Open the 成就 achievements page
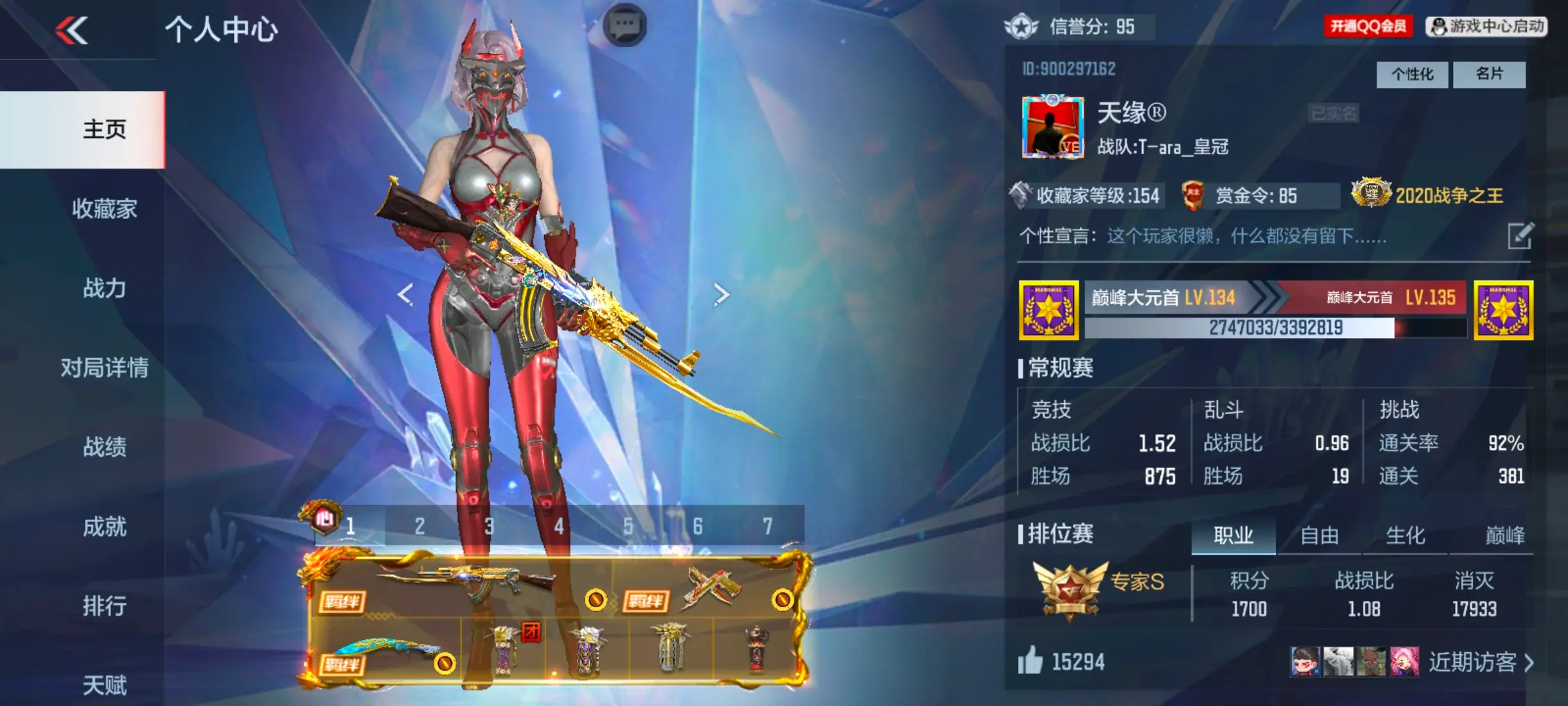1568x706 pixels. click(x=105, y=527)
